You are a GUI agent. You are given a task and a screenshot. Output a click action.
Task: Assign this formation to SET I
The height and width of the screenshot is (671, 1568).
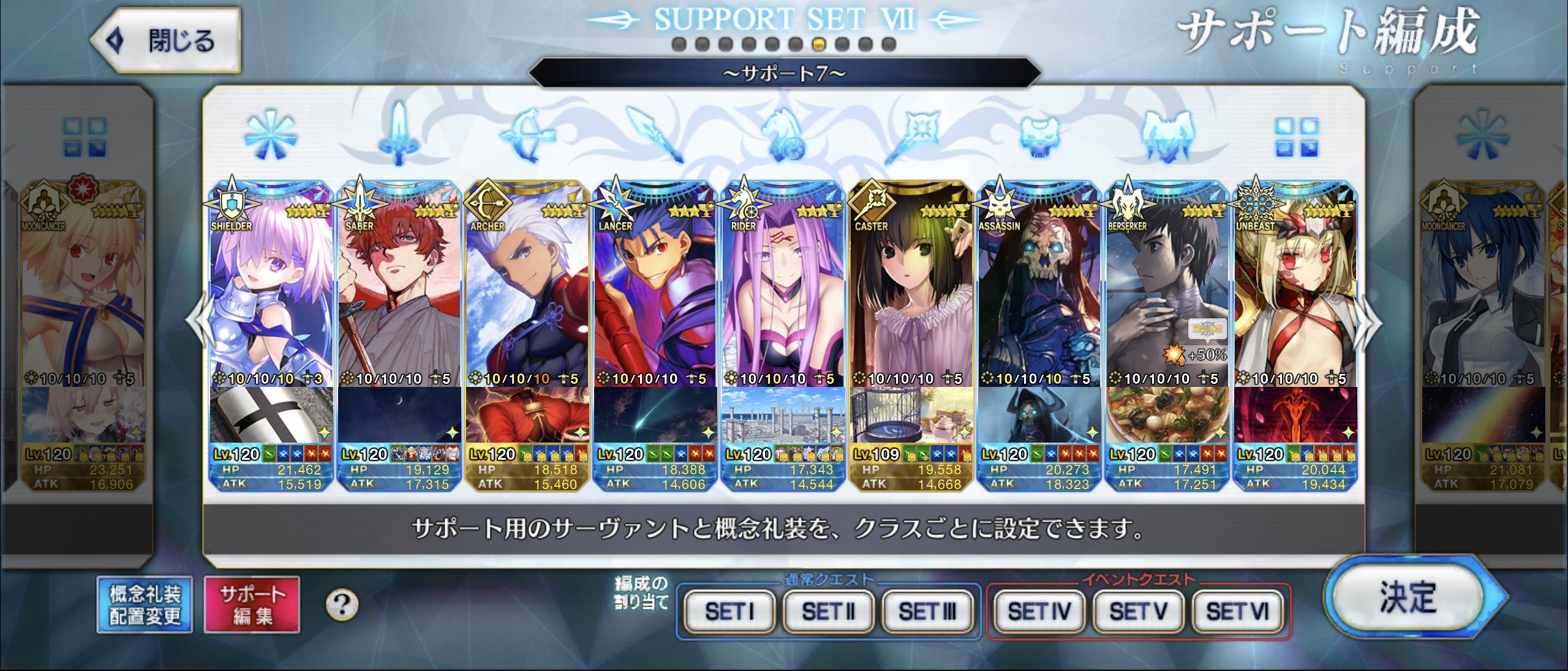pos(729,611)
